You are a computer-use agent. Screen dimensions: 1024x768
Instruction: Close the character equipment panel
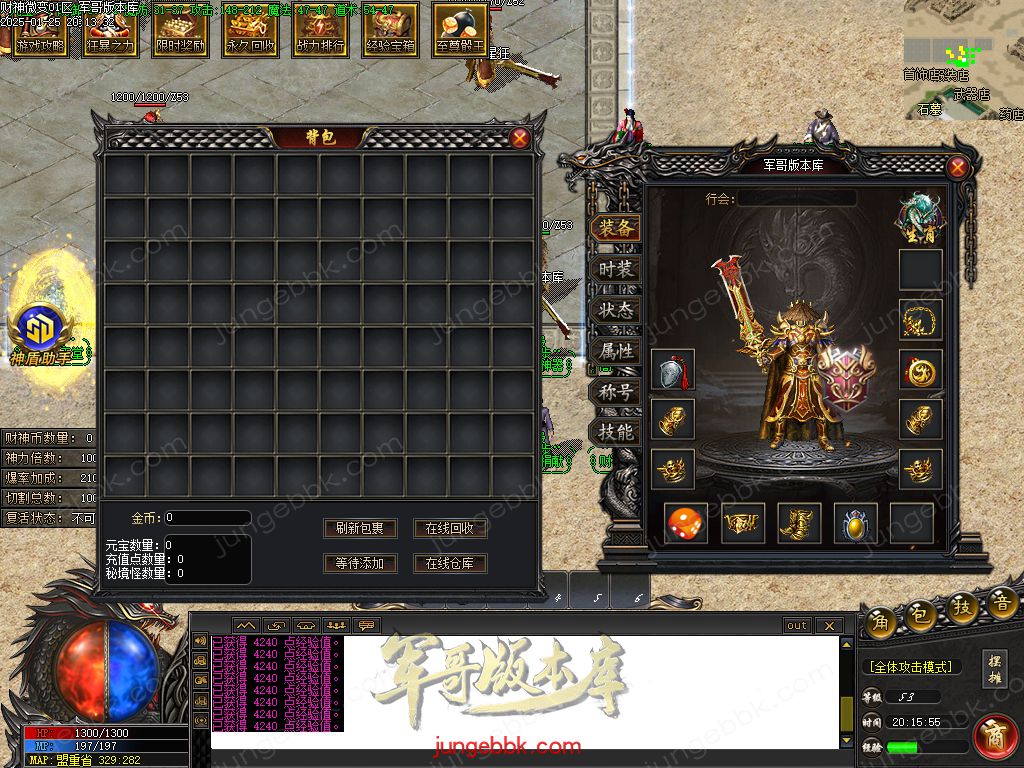click(958, 167)
